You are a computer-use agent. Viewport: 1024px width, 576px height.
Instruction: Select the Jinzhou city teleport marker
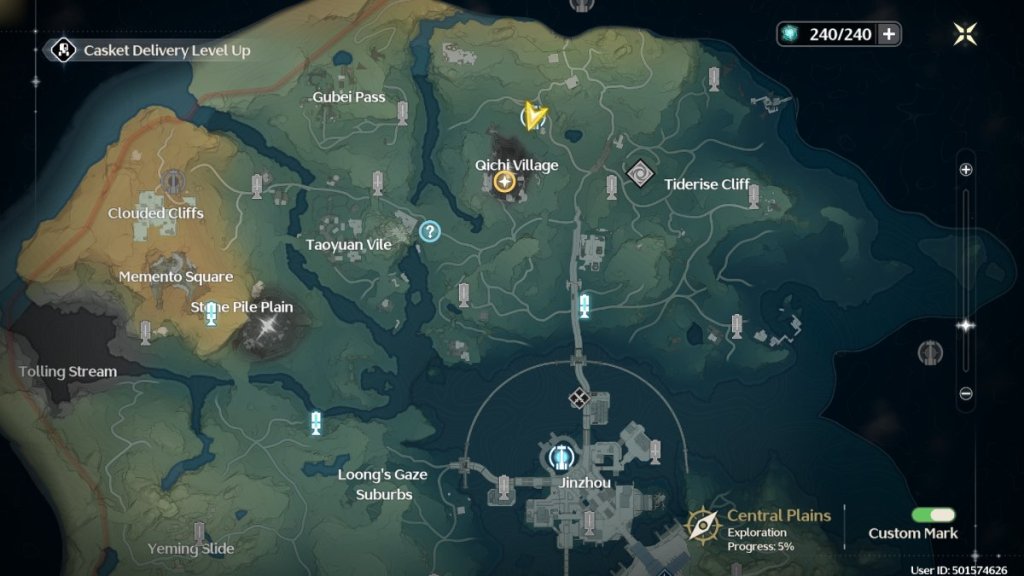[x=561, y=457]
